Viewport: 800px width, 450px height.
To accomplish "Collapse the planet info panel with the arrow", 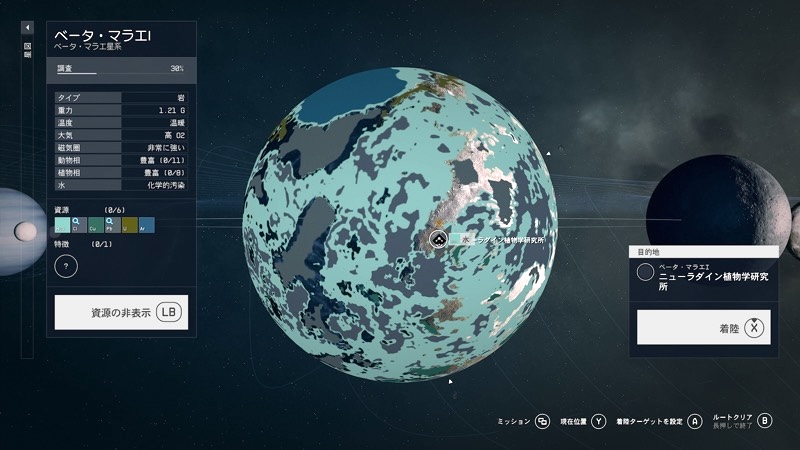I will (x=27, y=28).
